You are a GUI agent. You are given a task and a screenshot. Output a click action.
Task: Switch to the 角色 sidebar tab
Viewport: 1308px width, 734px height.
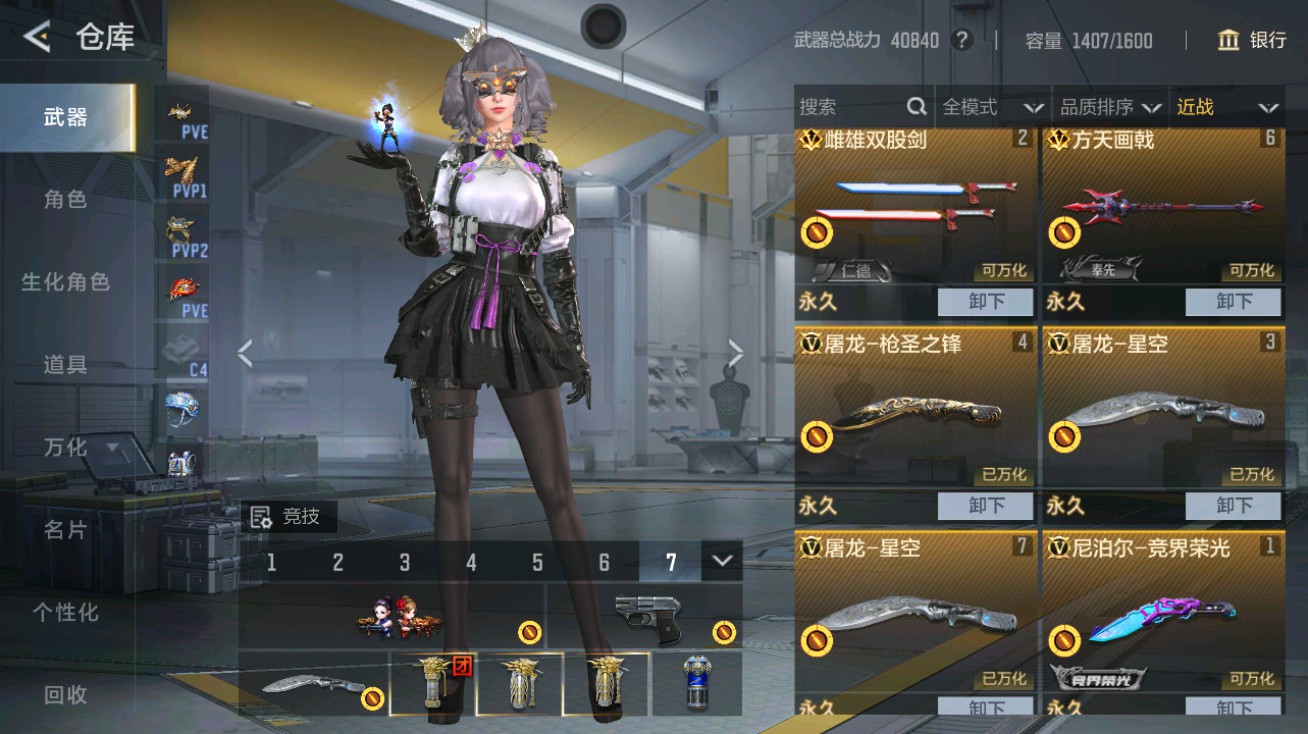click(64, 199)
